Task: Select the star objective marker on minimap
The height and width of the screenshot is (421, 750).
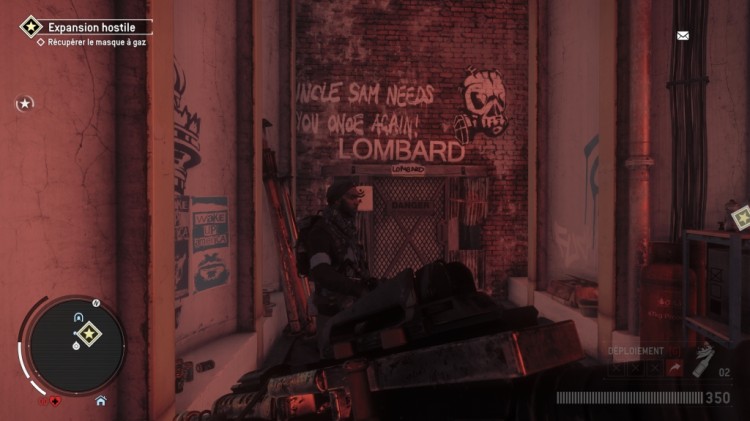Action: (88, 334)
